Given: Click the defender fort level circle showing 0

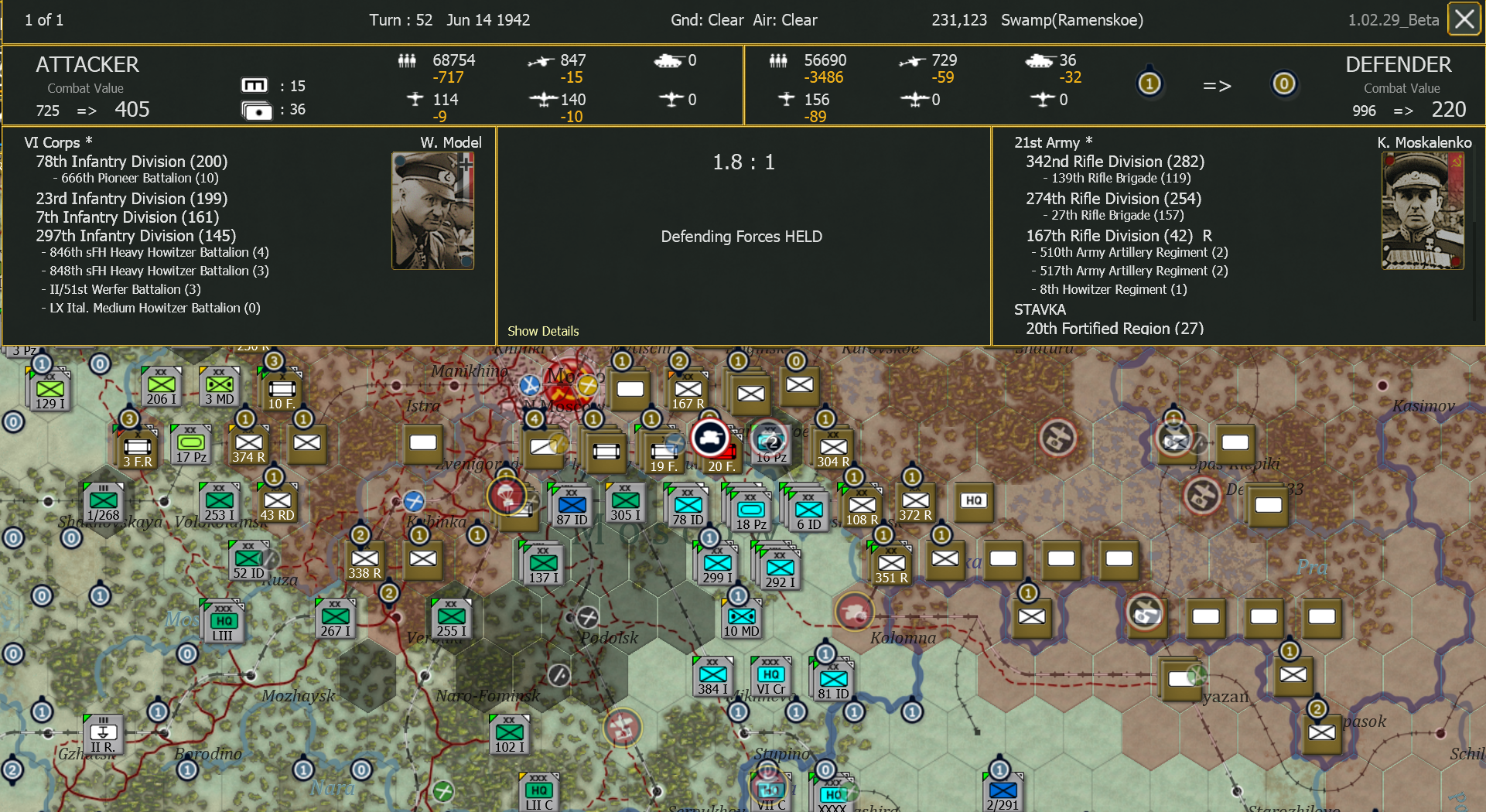Looking at the screenshot, I should [x=1284, y=84].
